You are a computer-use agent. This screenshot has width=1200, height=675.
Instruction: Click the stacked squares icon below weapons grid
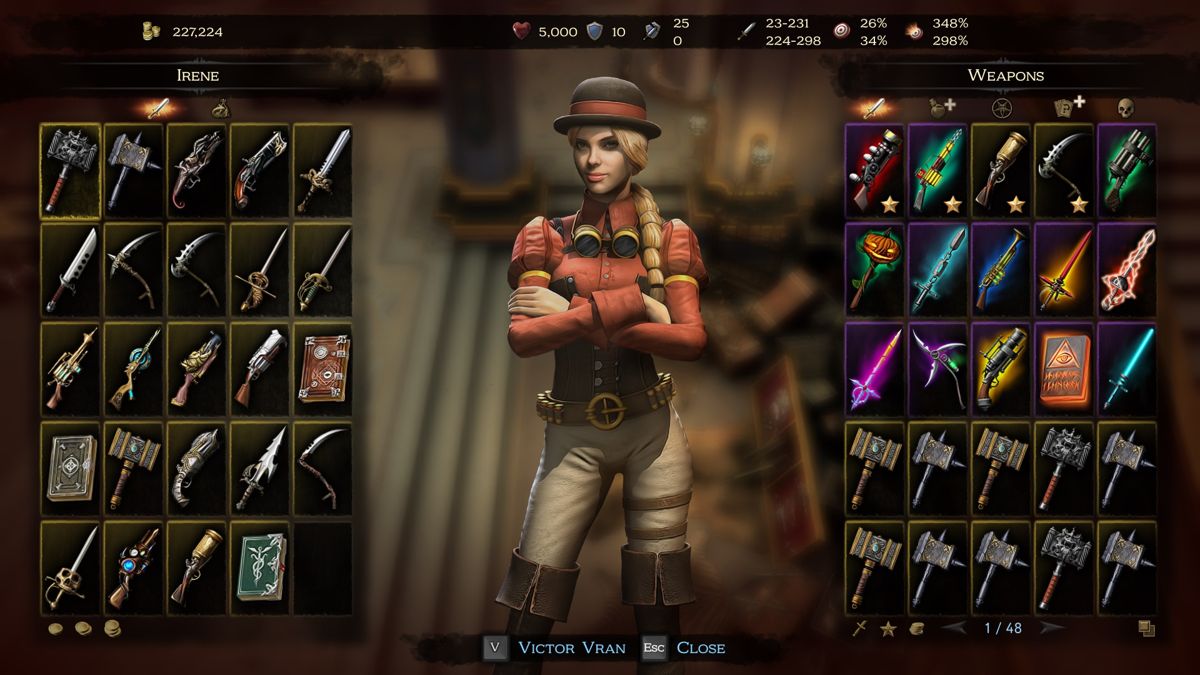pos(1146,629)
